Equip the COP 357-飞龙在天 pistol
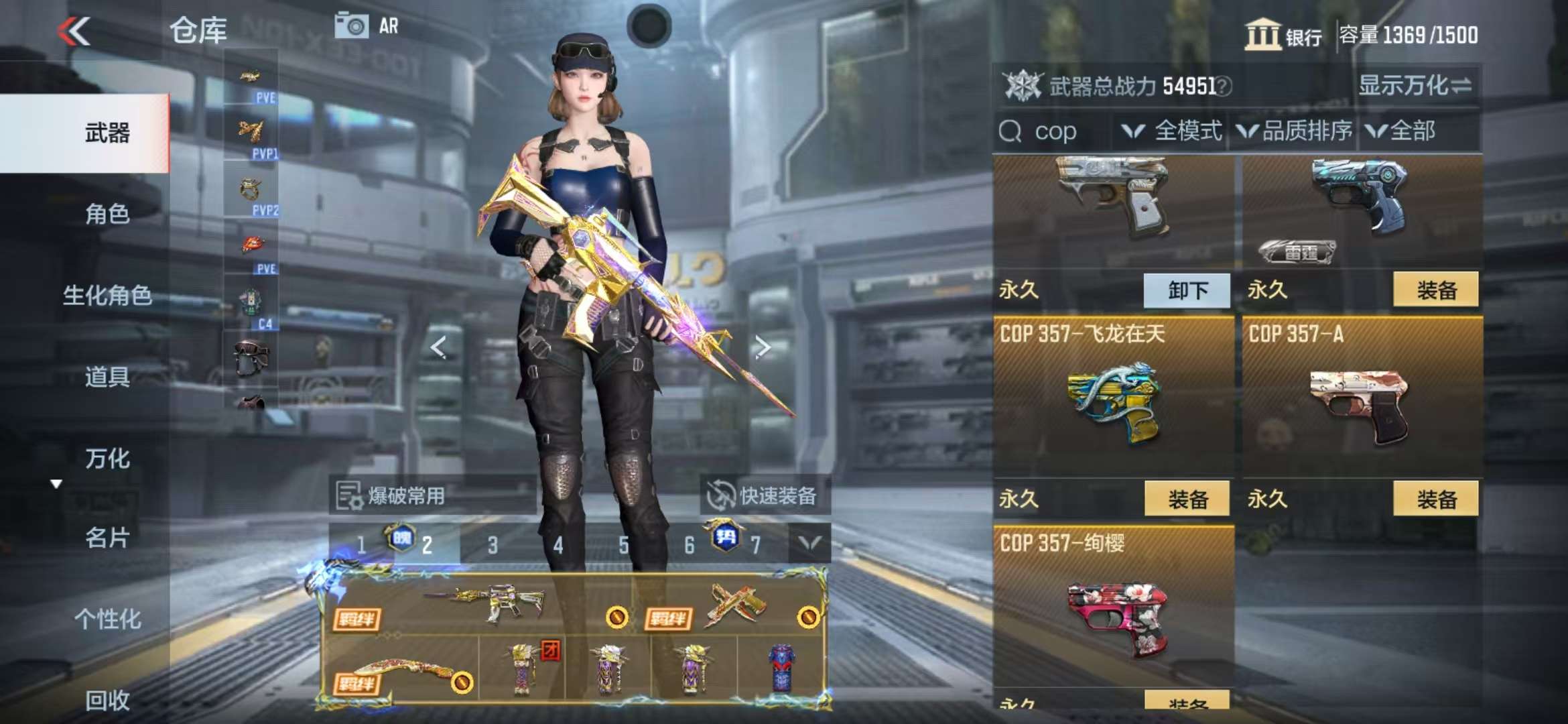 pos(1187,499)
